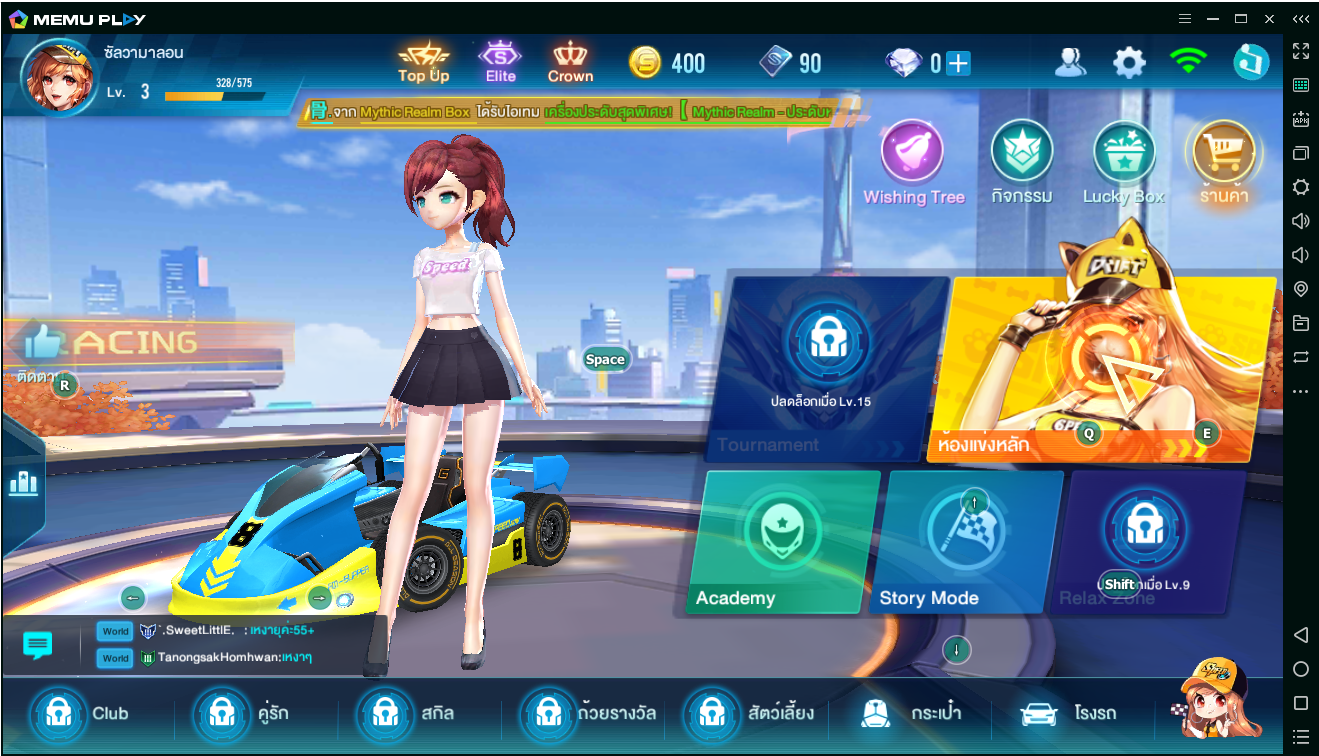1319x756 pixels.
Task: Open the friends profile icon
Action: pos(1070,64)
